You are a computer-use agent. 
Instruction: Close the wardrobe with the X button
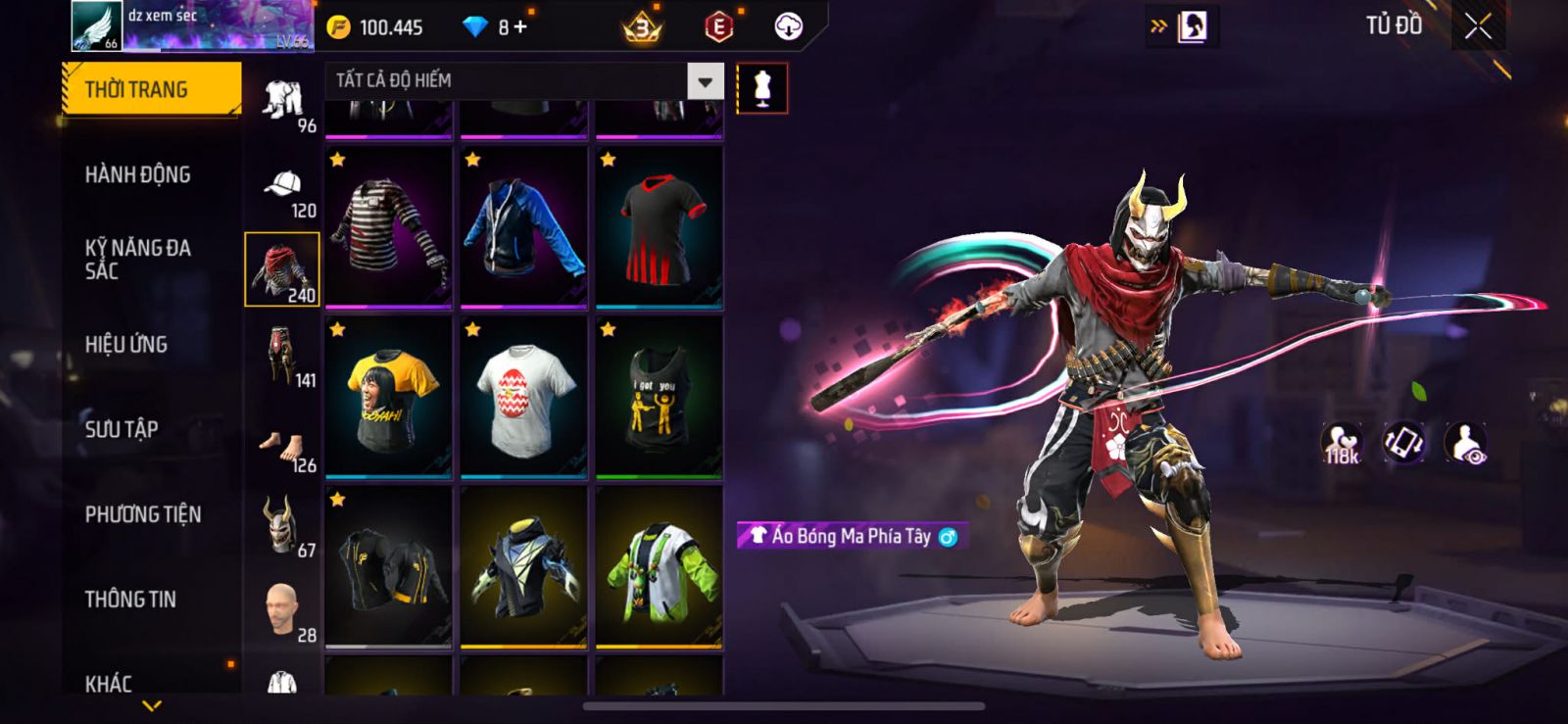(1478, 26)
